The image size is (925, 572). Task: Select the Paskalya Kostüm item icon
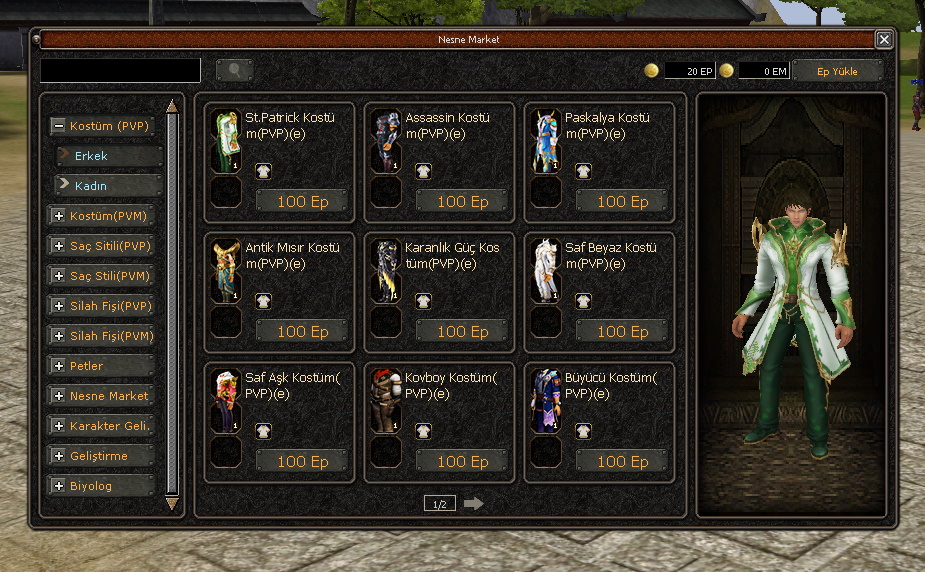coord(546,142)
